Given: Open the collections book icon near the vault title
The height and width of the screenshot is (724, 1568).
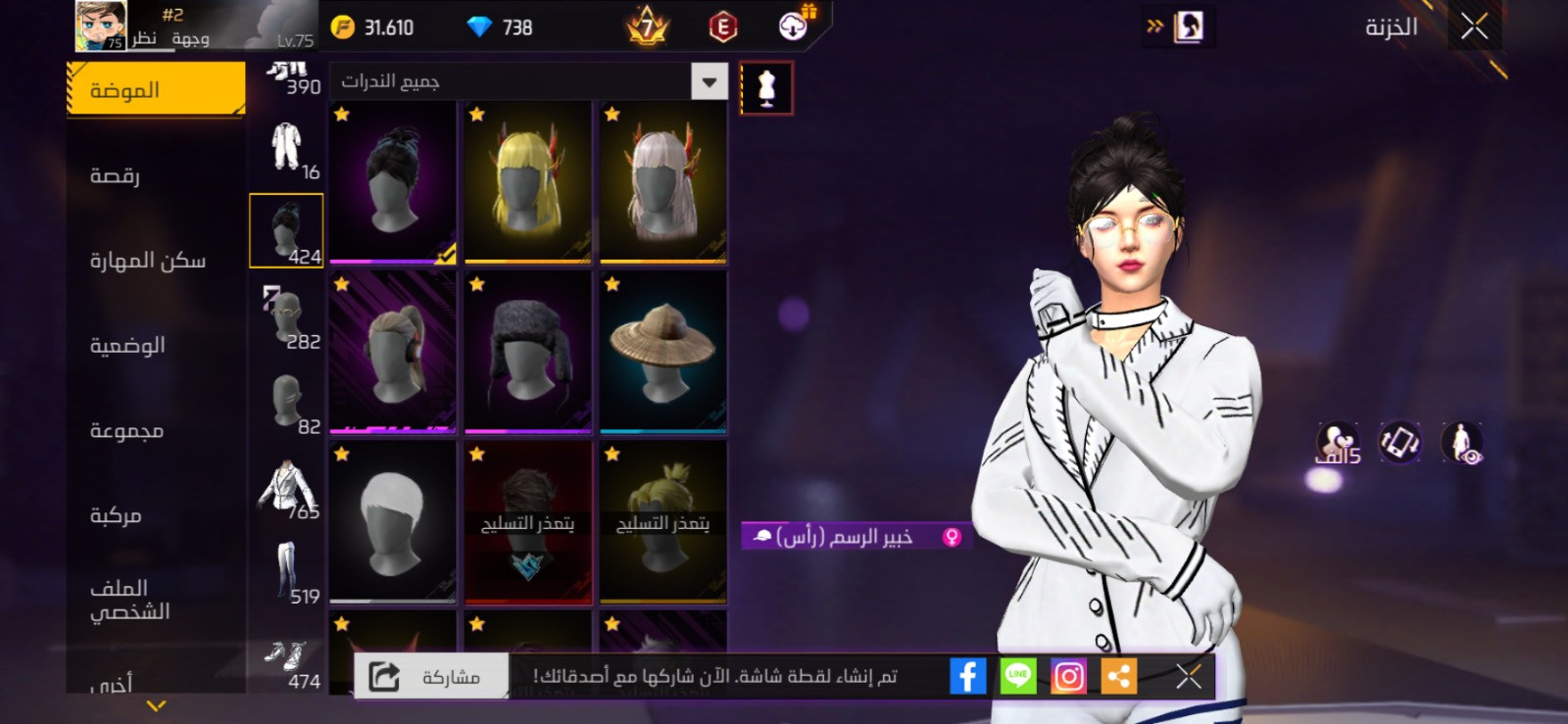Looking at the screenshot, I should click(1190, 24).
